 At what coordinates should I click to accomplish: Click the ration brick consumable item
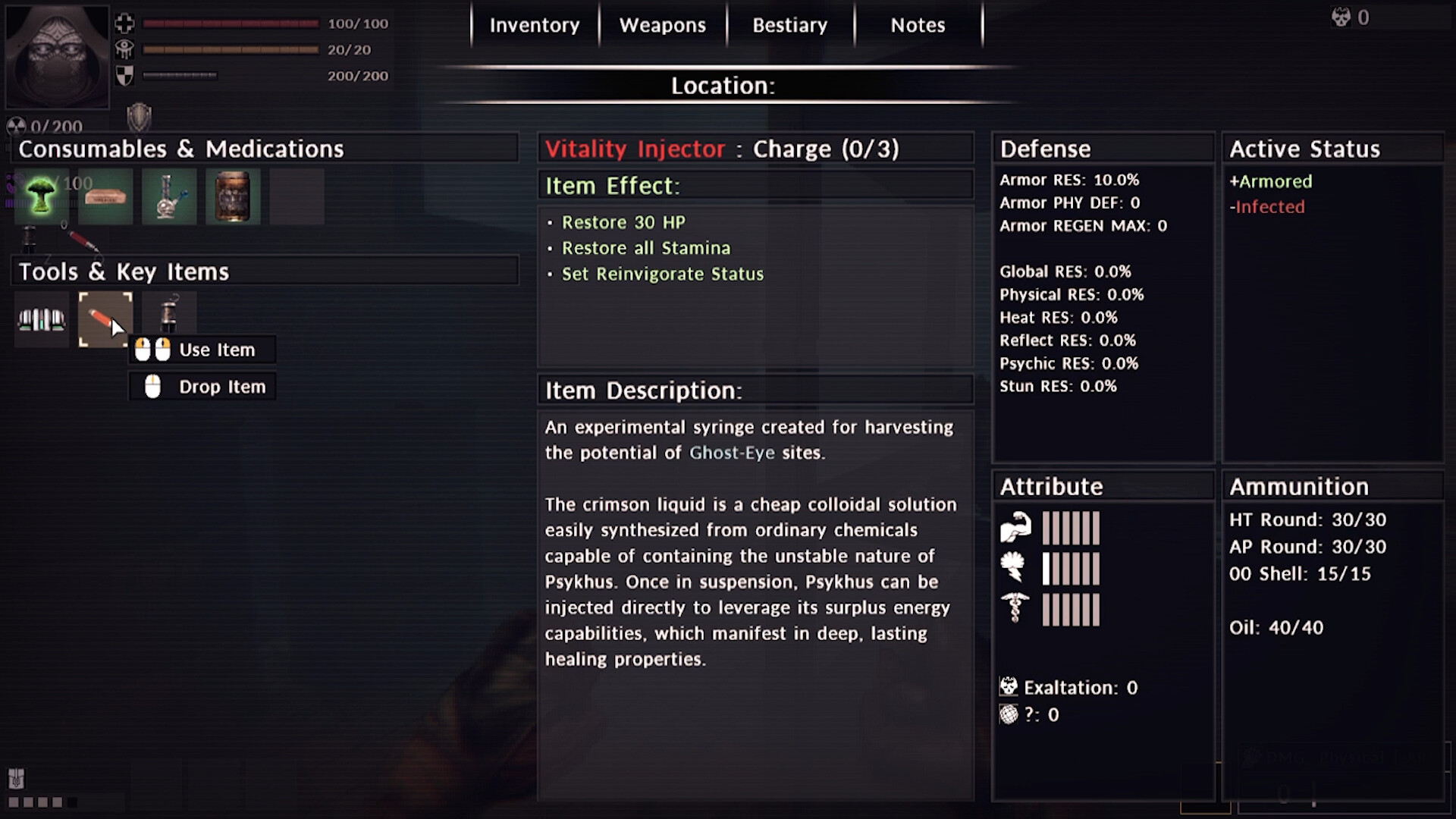tap(105, 196)
